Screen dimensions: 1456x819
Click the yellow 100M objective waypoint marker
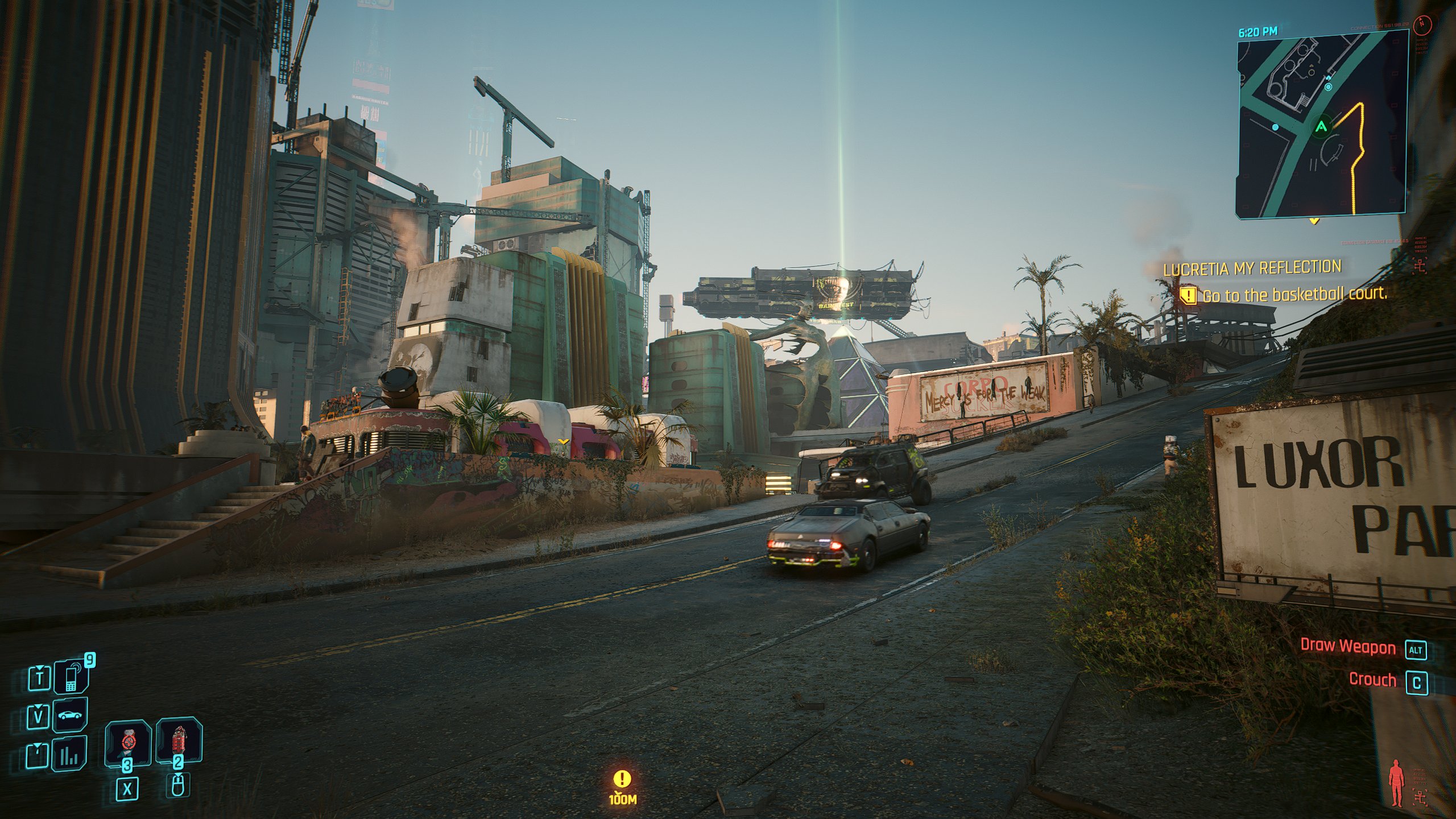point(623,780)
